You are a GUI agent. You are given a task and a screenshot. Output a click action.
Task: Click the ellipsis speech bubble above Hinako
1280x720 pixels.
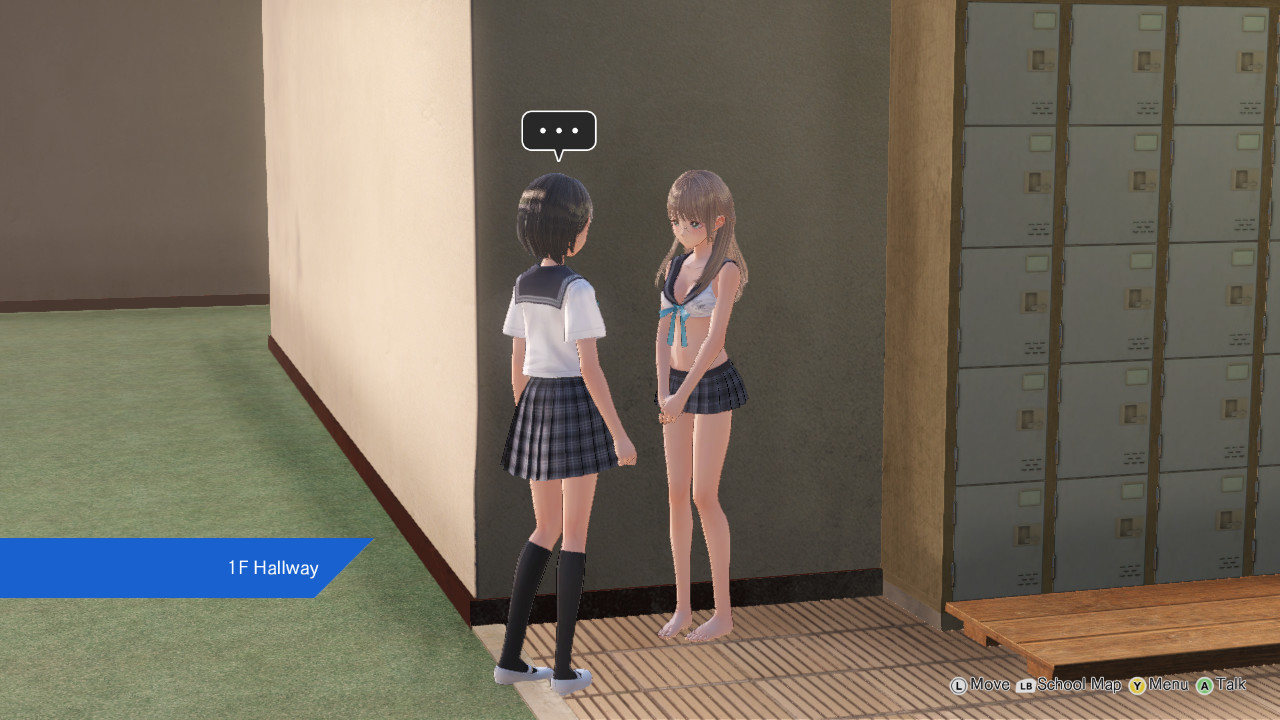558,130
